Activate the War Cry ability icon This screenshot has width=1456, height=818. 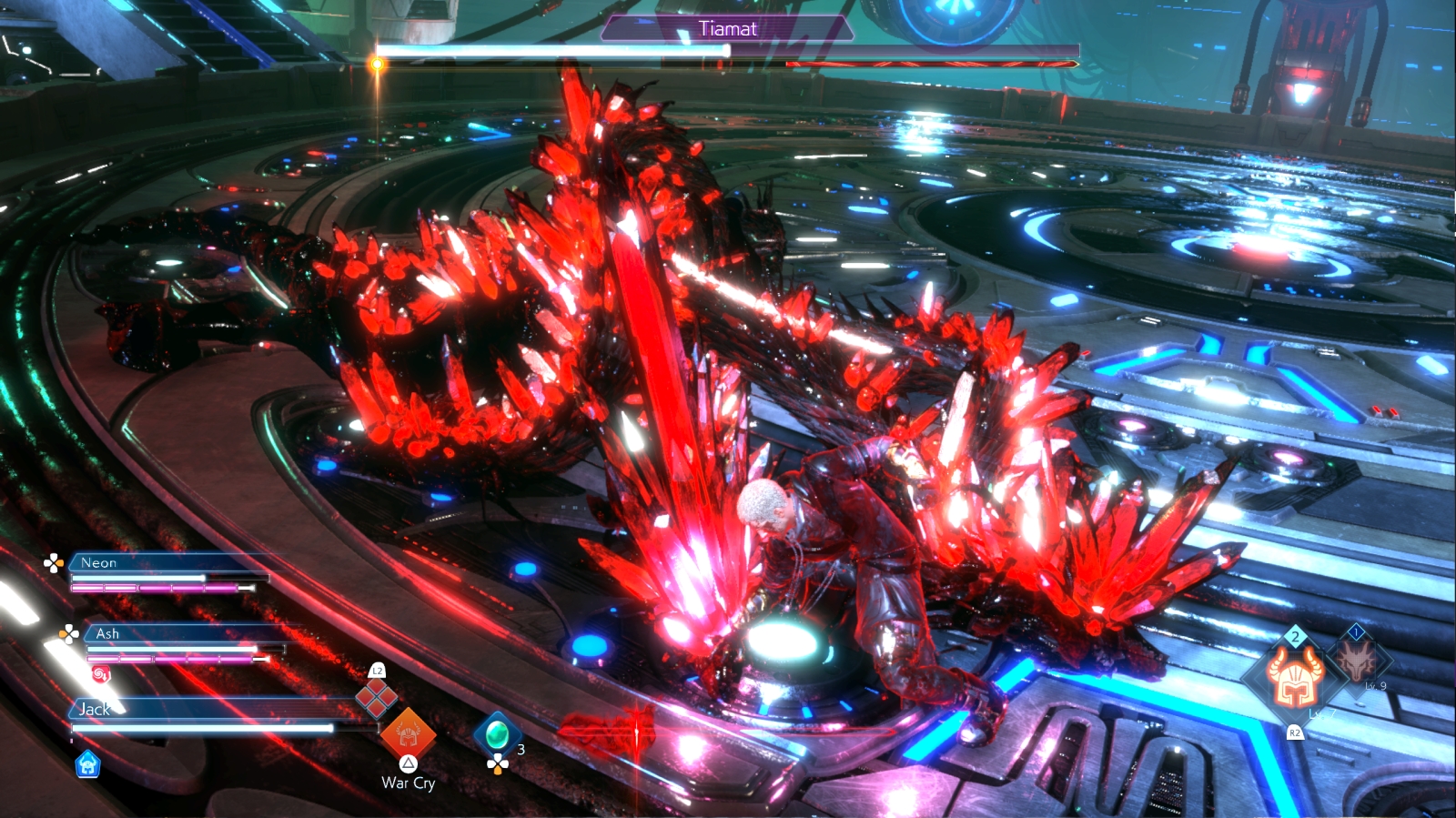[x=408, y=733]
